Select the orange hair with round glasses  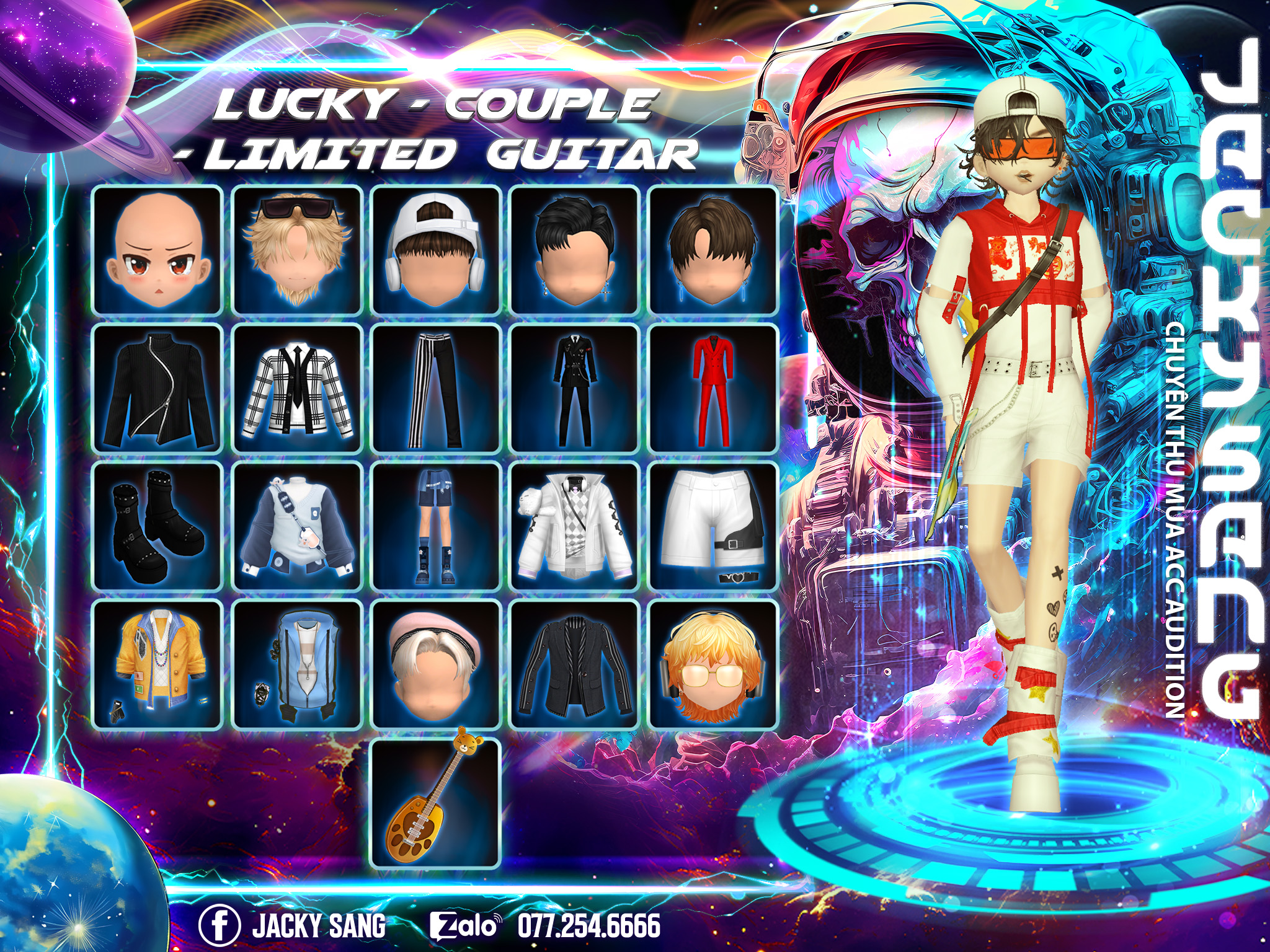click(713, 664)
